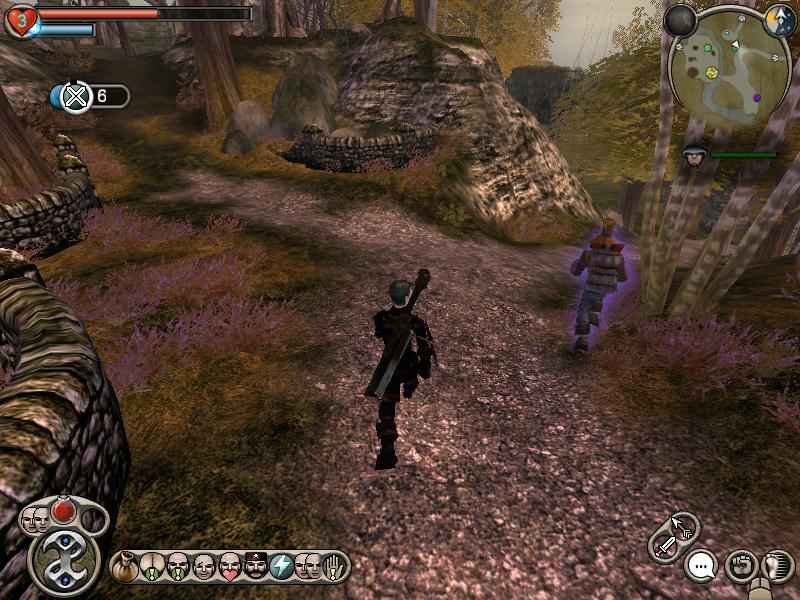Activate the clenched fist action

point(739,566)
